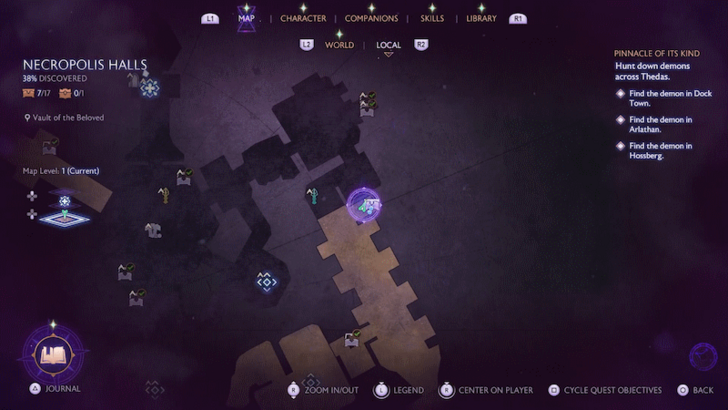The width and height of the screenshot is (728, 410).
Task: Go to the Skills tab
Action: [x=432, y=18]
